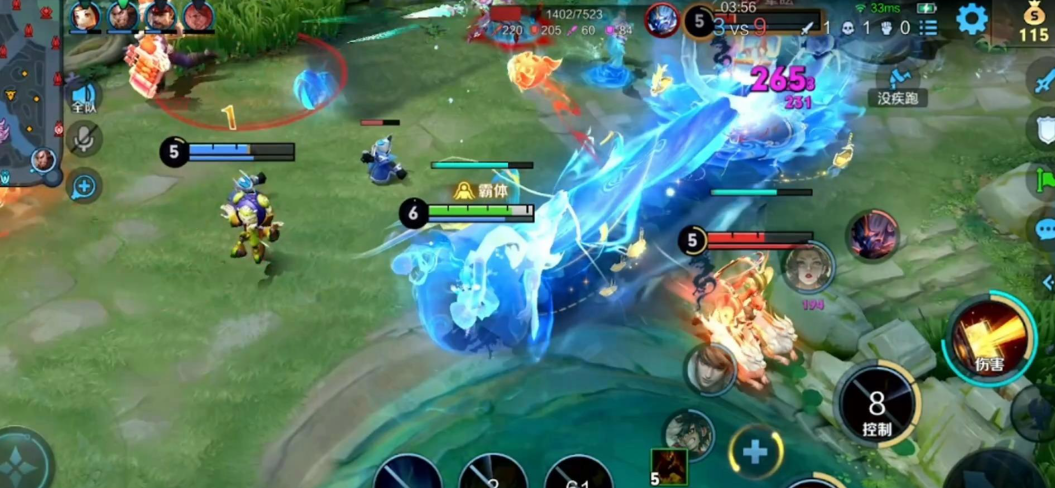The width and height of the screenshot is (1055, 488).
Task: Open the scoreboard list icon
Action: [x=929, y=28]
